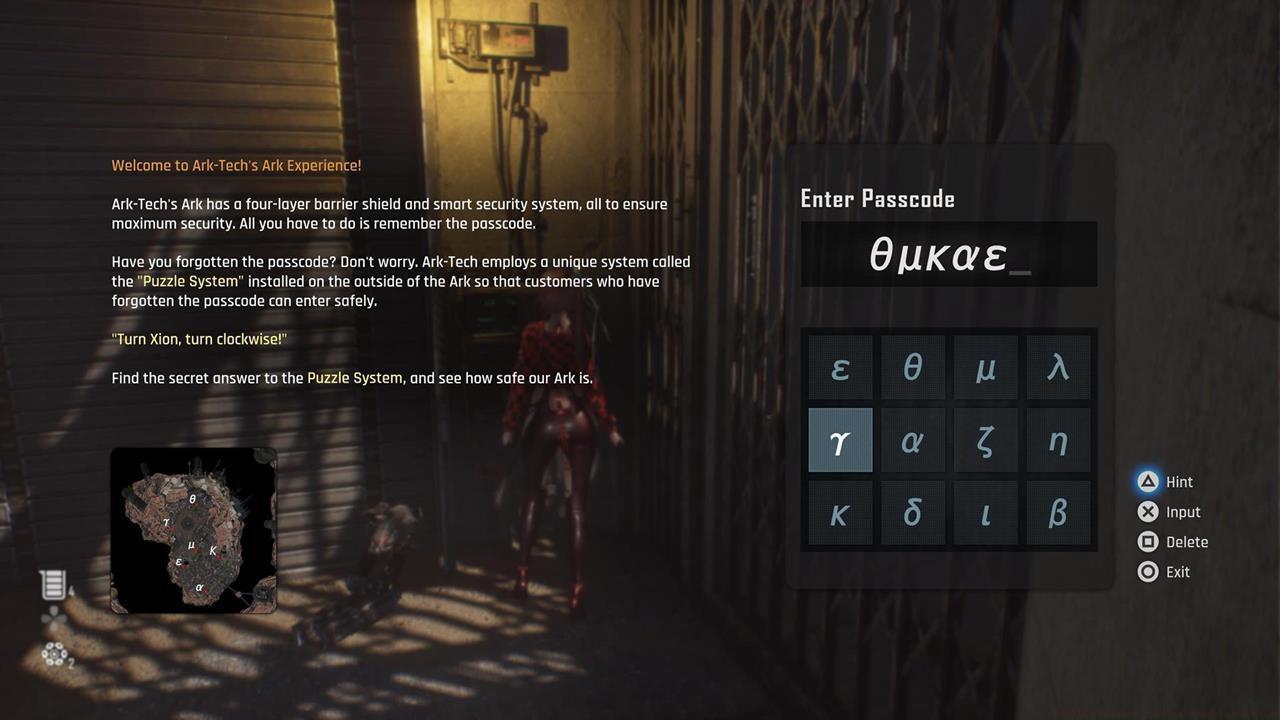Image resolution: width=1280 pixels, height=720 pixels.
Task: Select the λ key on the keypad
Action: pos(1058,367)
